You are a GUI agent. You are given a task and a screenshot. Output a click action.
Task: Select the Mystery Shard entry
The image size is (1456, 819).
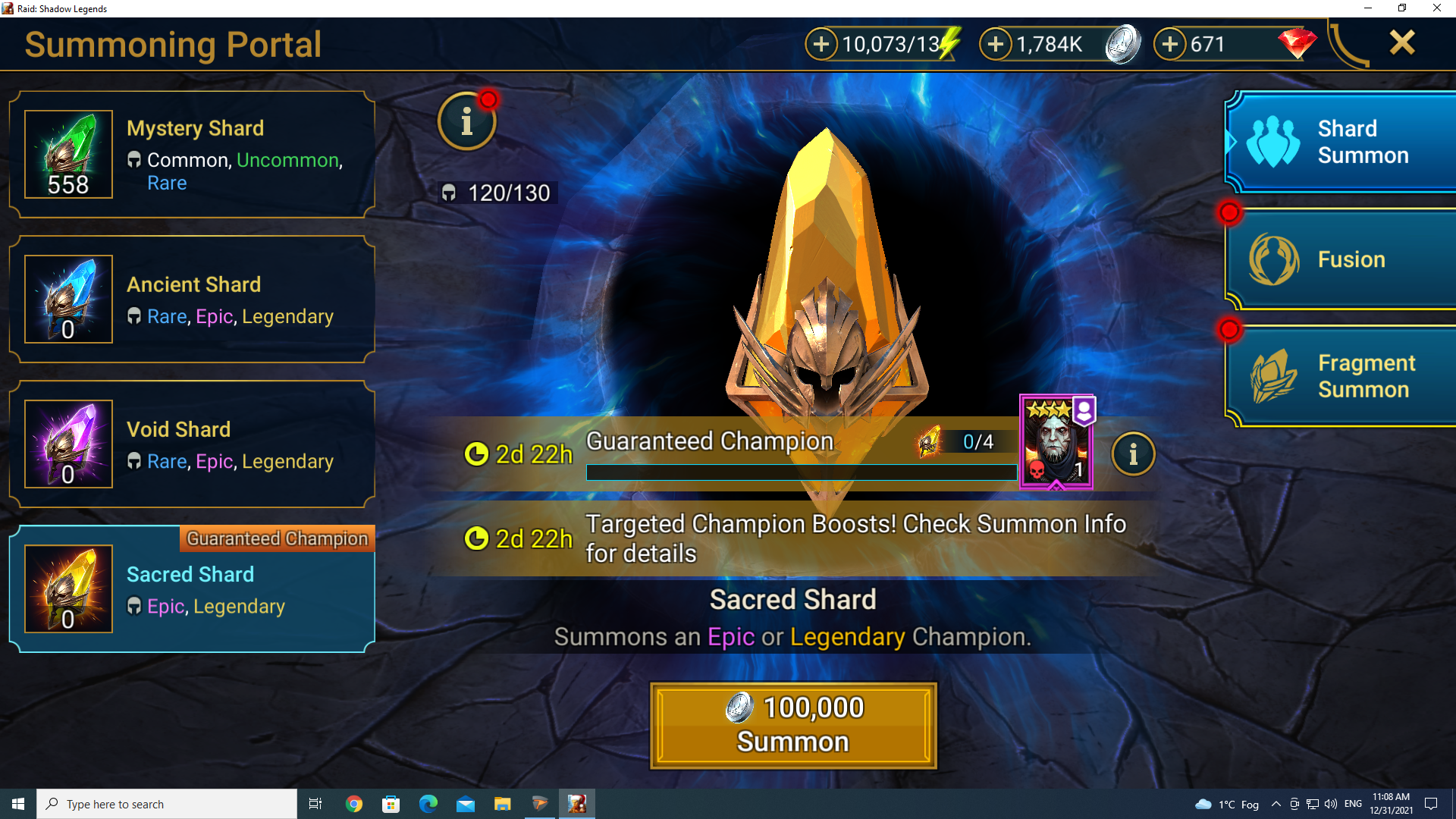(x=192, y=155)
